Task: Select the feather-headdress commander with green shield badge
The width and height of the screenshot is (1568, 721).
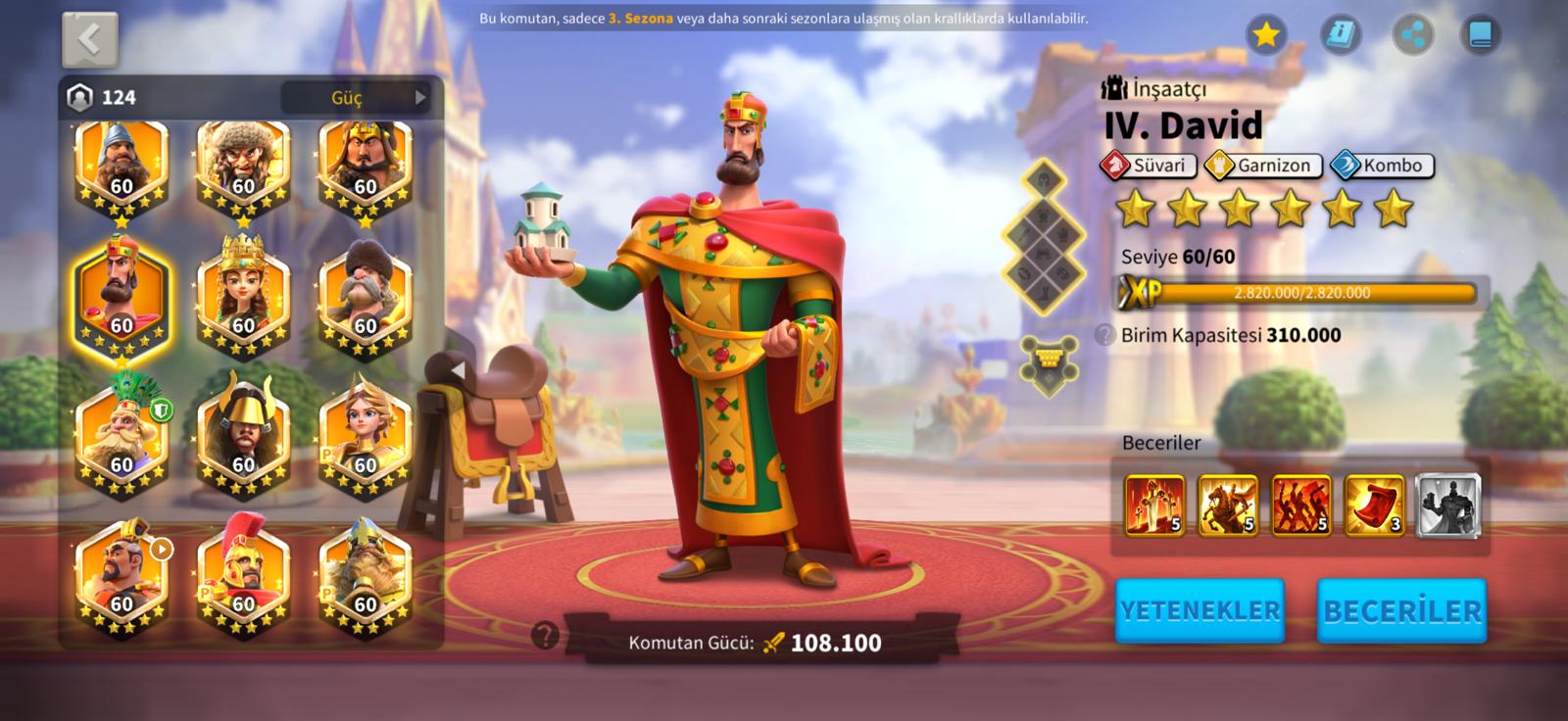Action: (122, 432)
